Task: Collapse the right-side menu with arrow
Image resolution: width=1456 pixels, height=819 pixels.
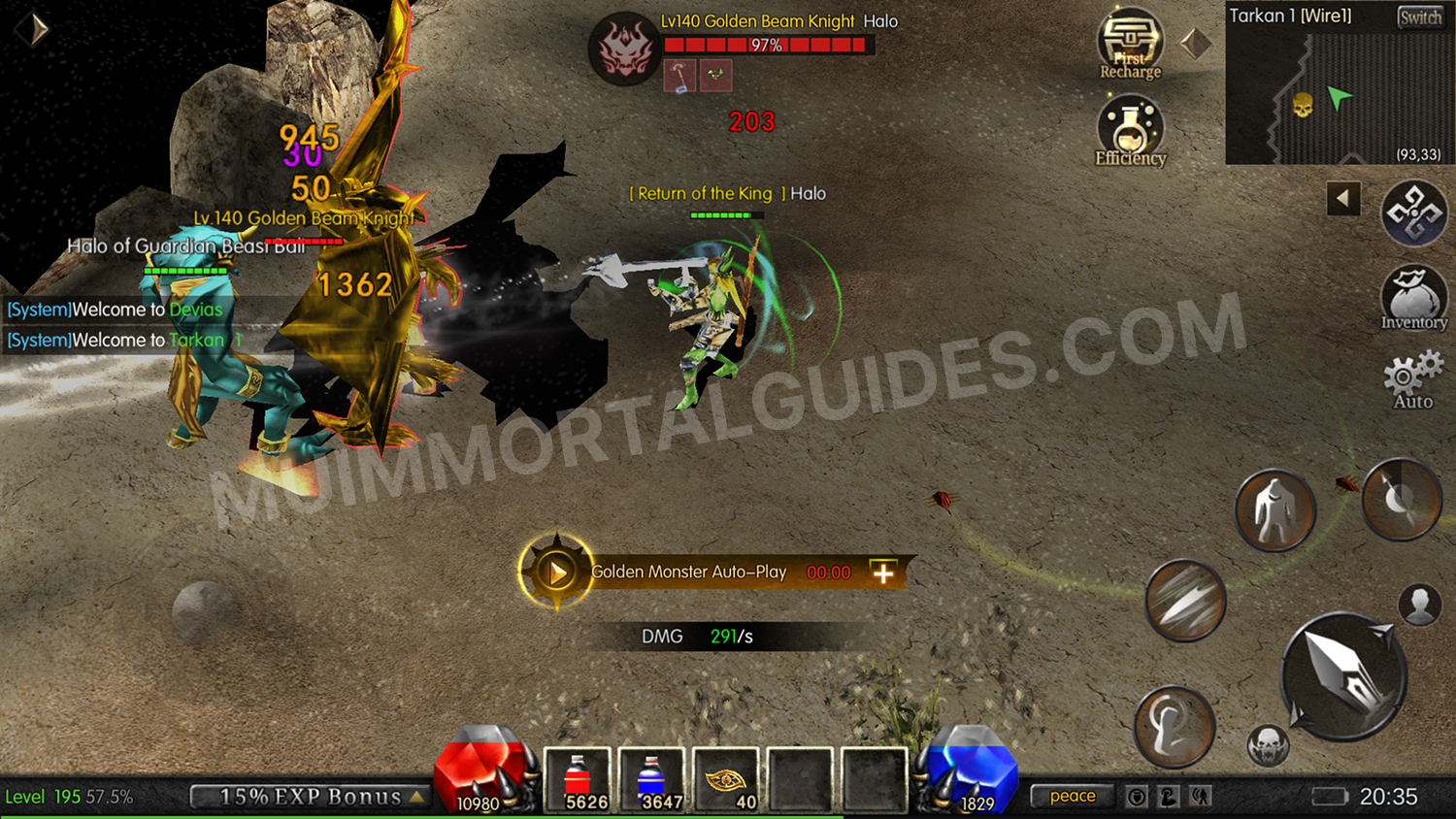Action: pos(1342,198)
